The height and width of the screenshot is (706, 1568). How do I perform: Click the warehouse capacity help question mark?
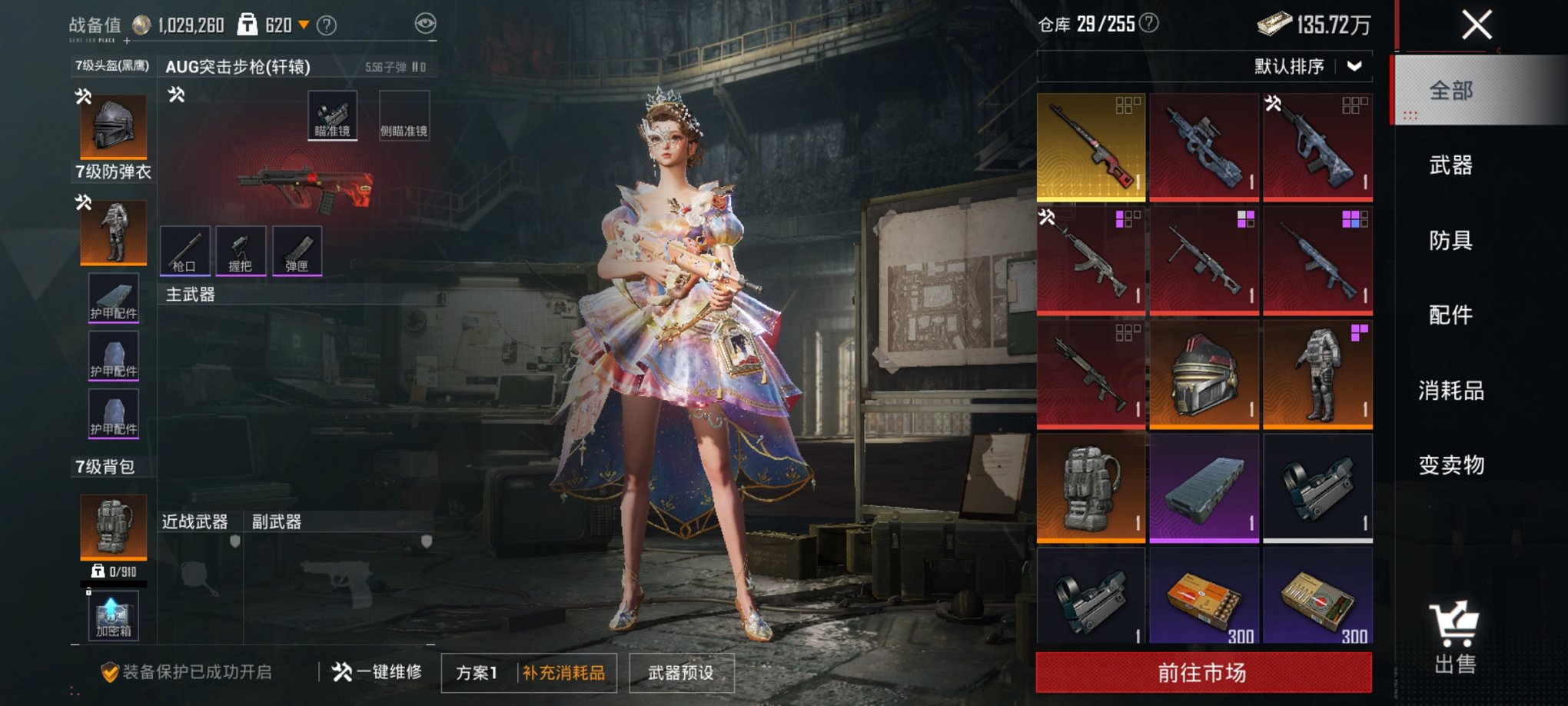pyautogui.click(x=1149, y=24)
